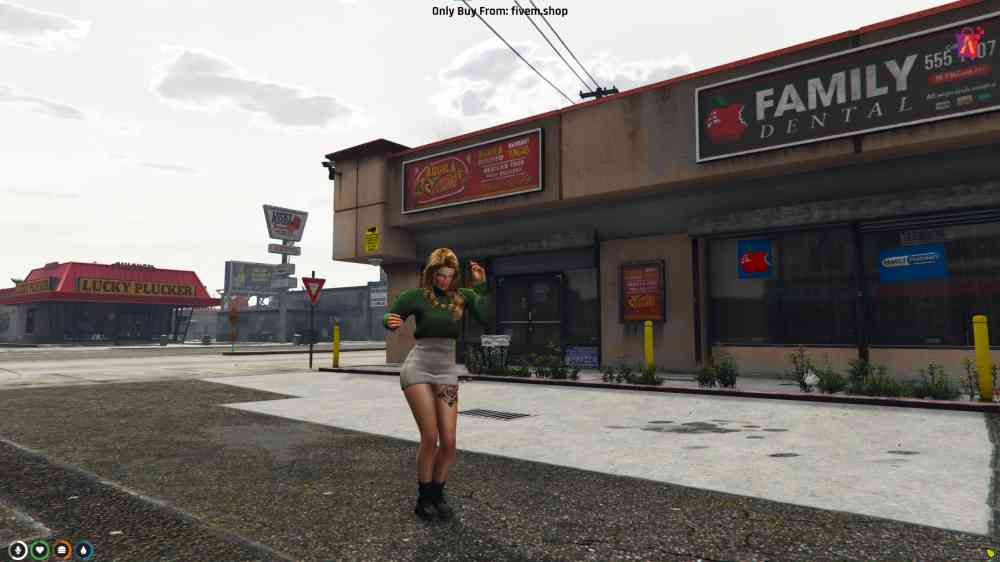Click the microphone voice status icon
1000x562 pixels.
pyautogui.click(x=18, y=550)
